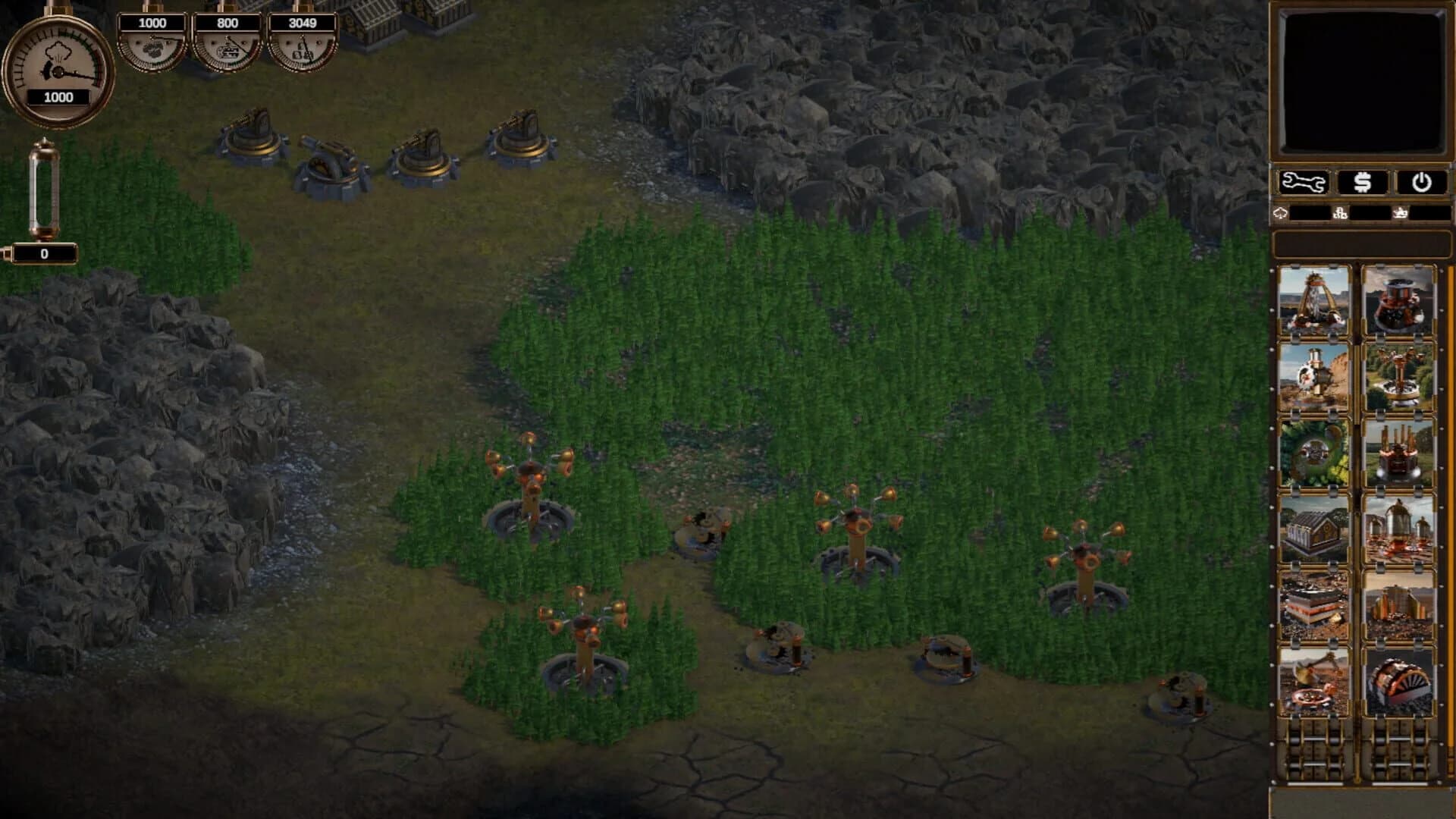This screenshot has width=1456, height=819.
Task: Click the vertical fill gauge on the left
Action: pos(45,190)
